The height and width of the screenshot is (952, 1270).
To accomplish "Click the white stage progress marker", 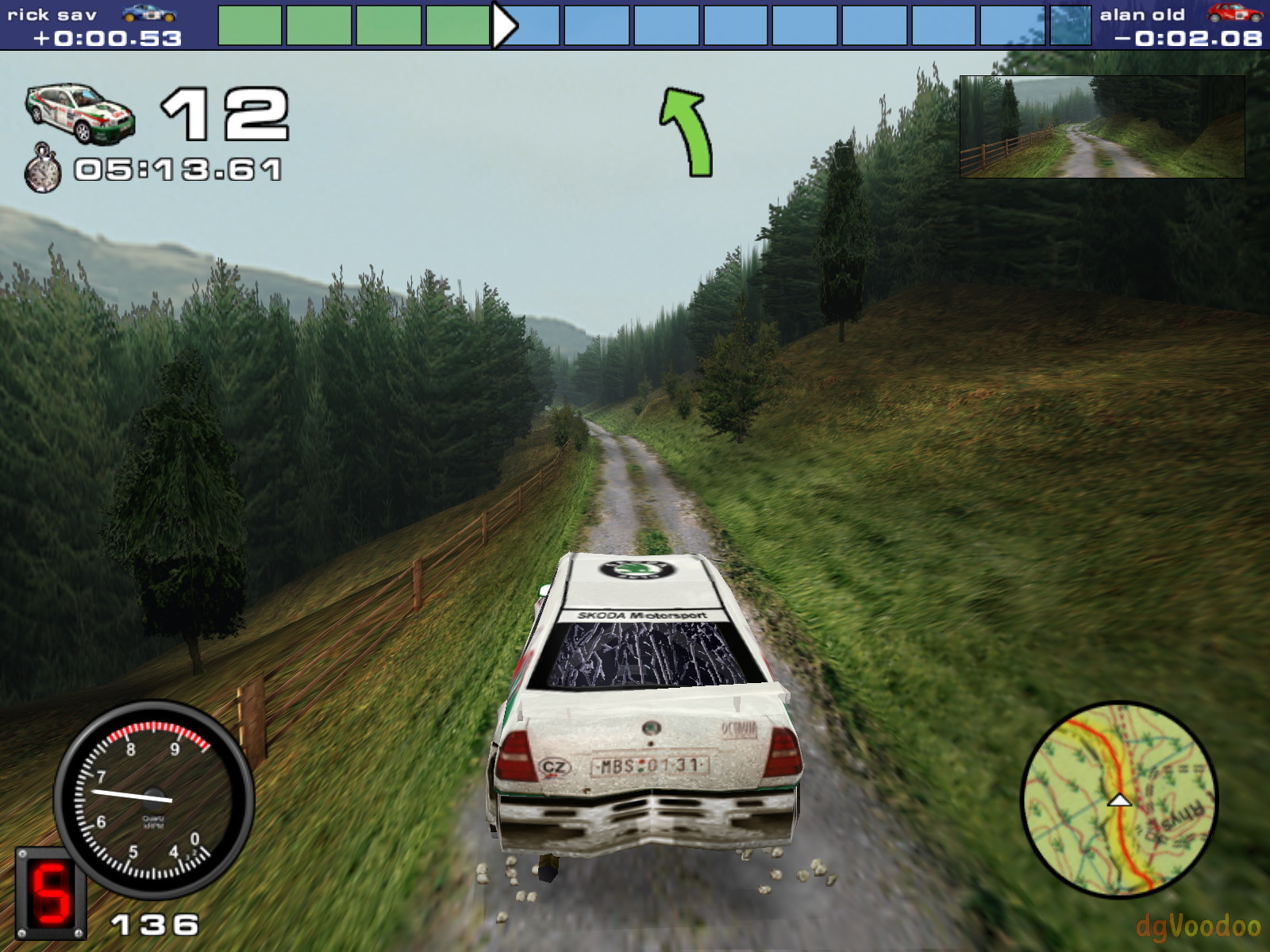I will pyautogui.click(x=503, y=25).
